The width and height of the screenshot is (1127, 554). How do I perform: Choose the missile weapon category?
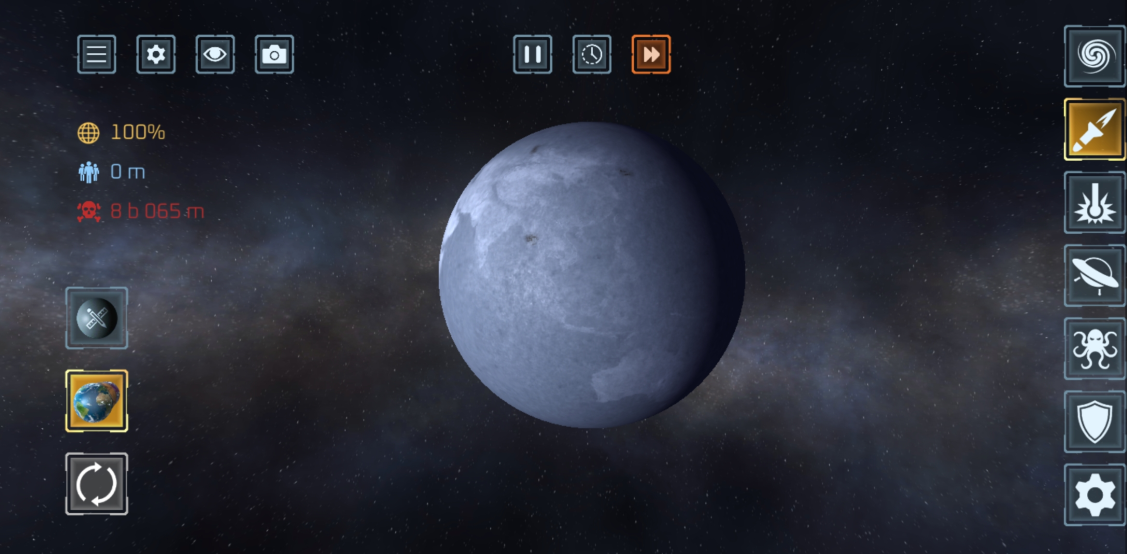pyautogui.click(x=1094, y=130)
